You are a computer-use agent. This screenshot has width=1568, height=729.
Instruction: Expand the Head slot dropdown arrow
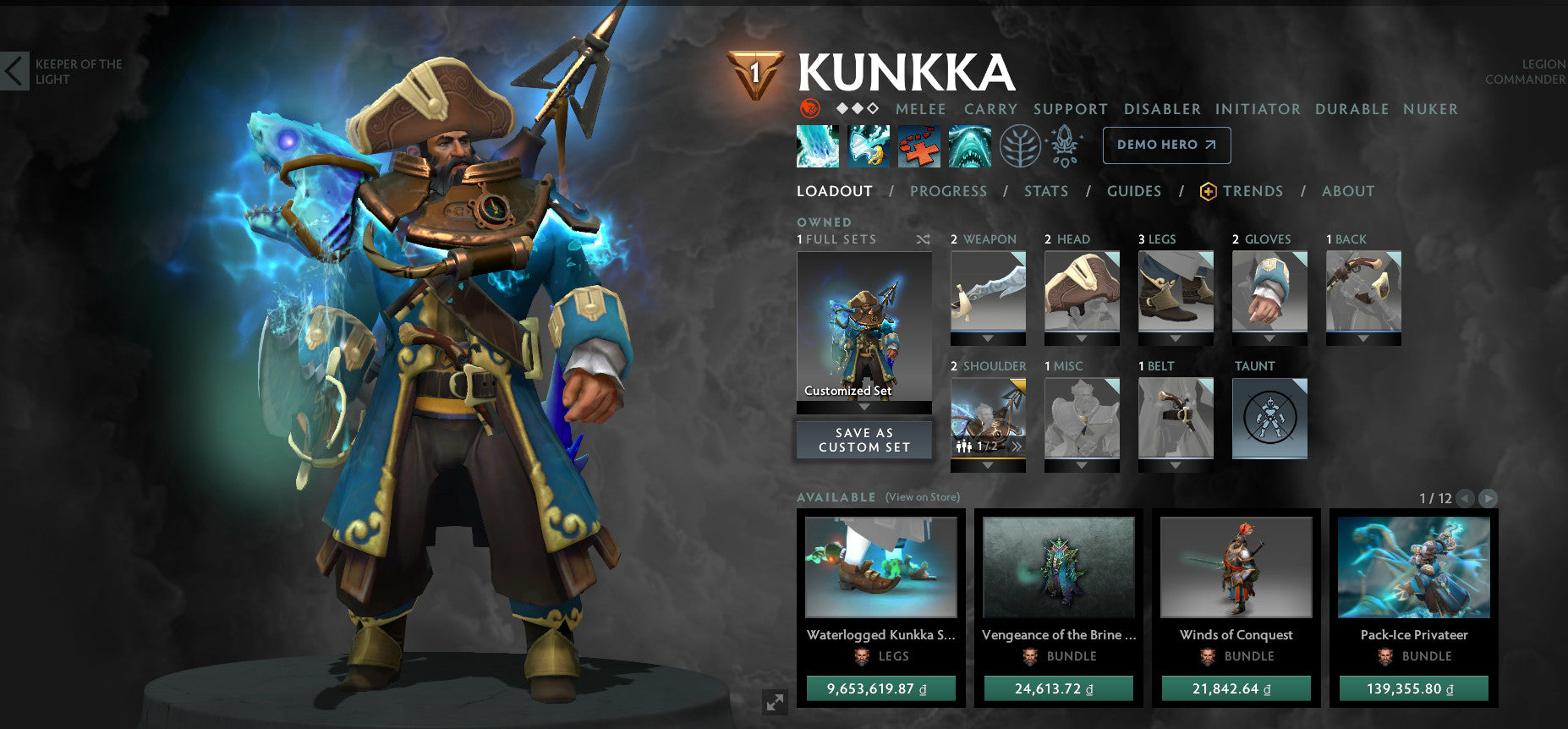point(1083,339)
